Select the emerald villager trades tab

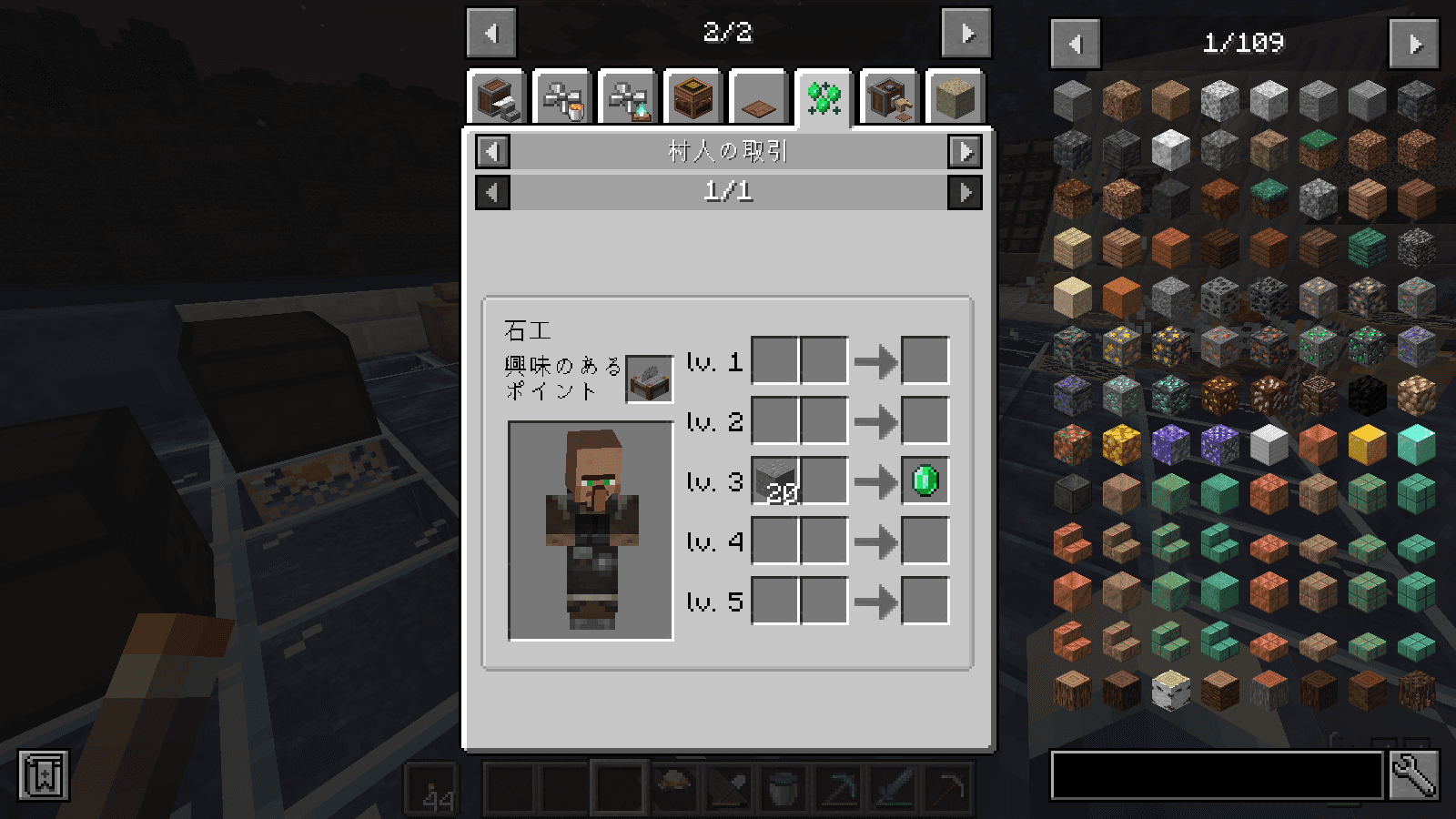point(824,97)
